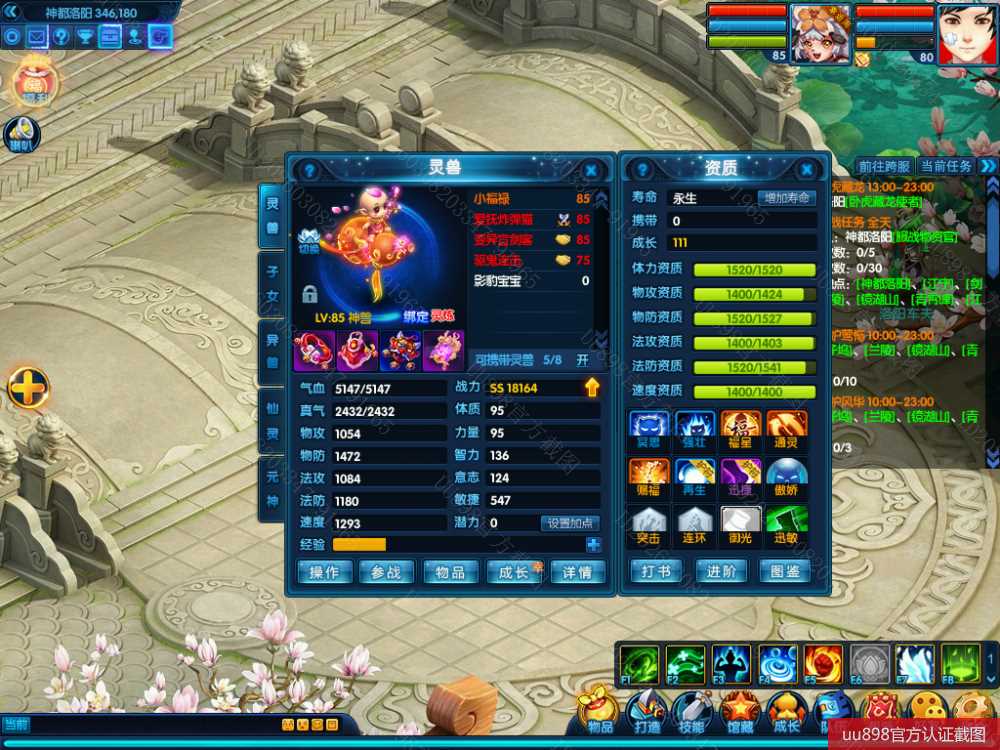This screenshot has width=1000, height=750.
Task: Click 增加寿命 to add lifespan
Action: [x=787, y=198]
